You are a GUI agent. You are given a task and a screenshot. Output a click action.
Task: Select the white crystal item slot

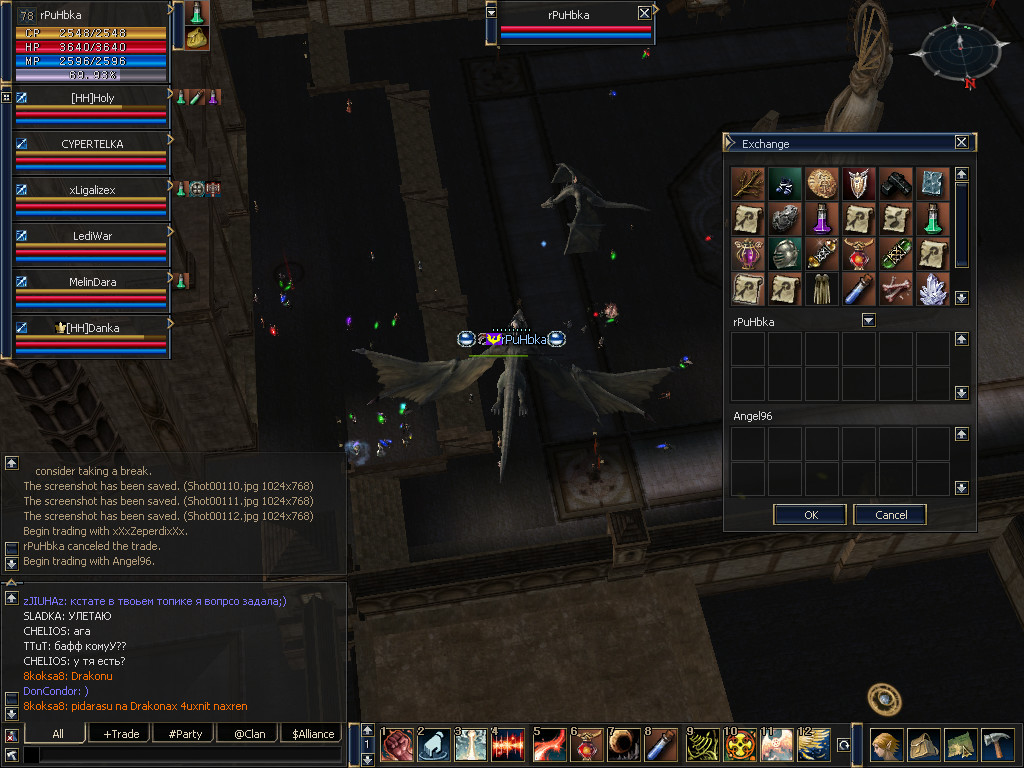click(932, 288)
